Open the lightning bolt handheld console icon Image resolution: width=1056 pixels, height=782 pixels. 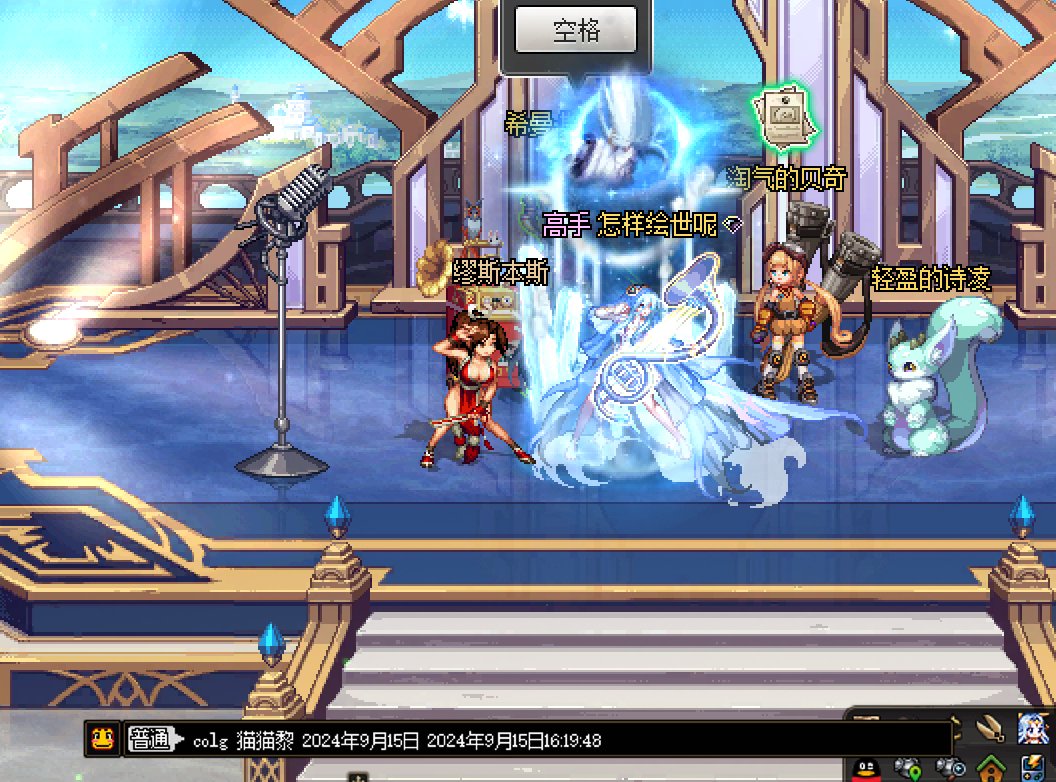[1032, 768]
